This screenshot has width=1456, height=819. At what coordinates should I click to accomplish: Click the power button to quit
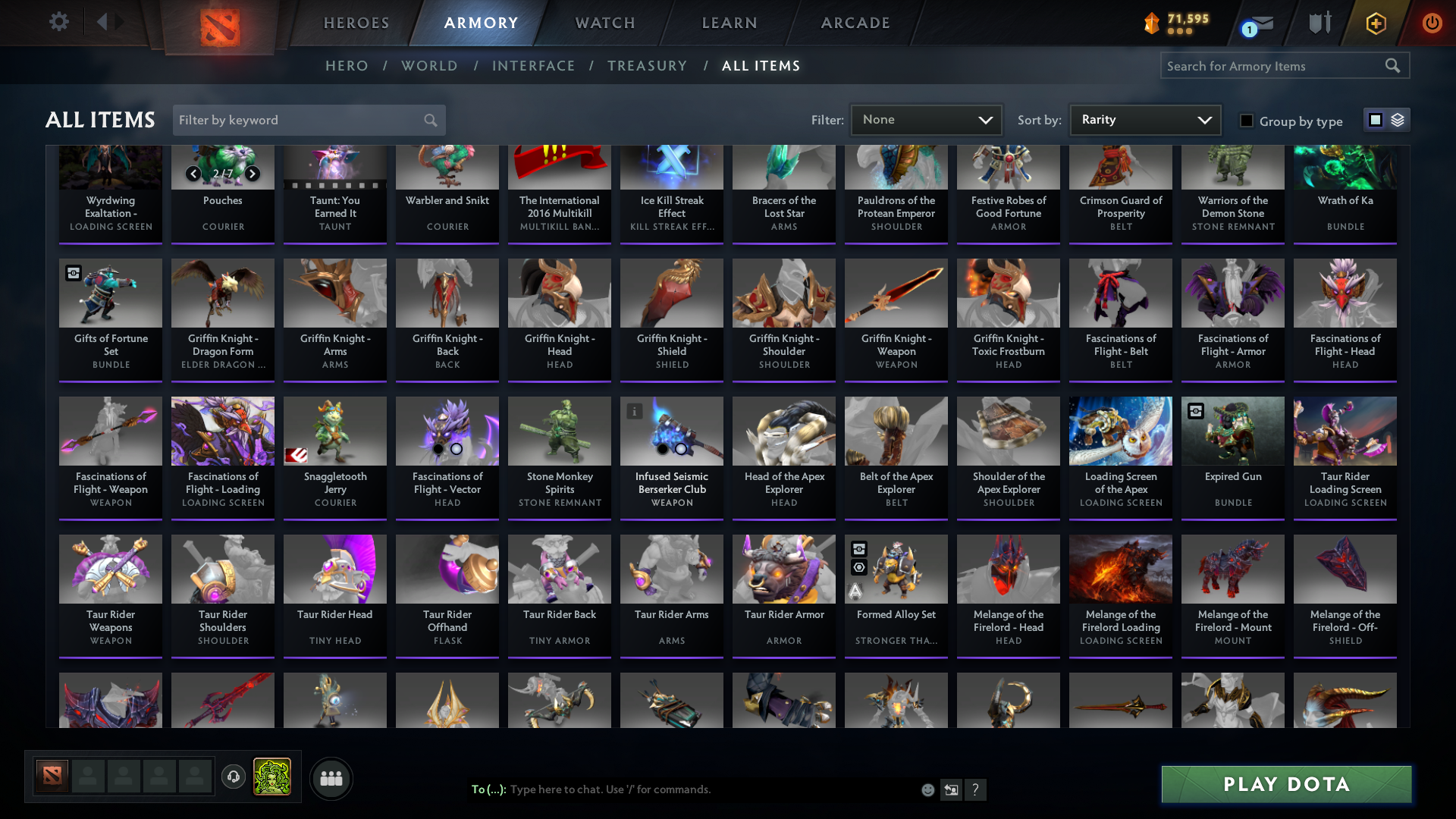click(x=1432, y=23)
